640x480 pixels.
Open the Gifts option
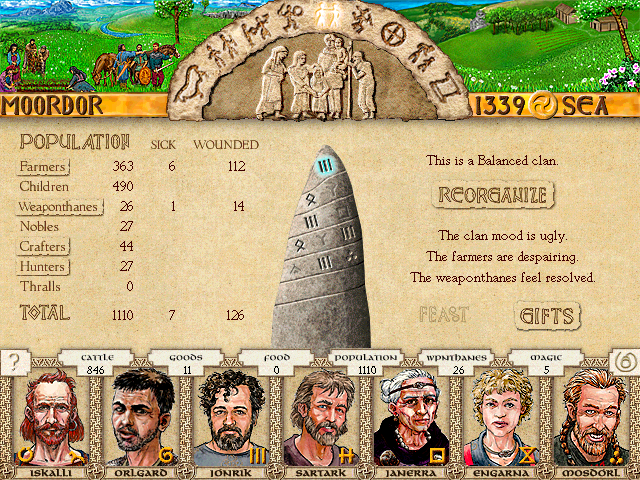point(547,316)
